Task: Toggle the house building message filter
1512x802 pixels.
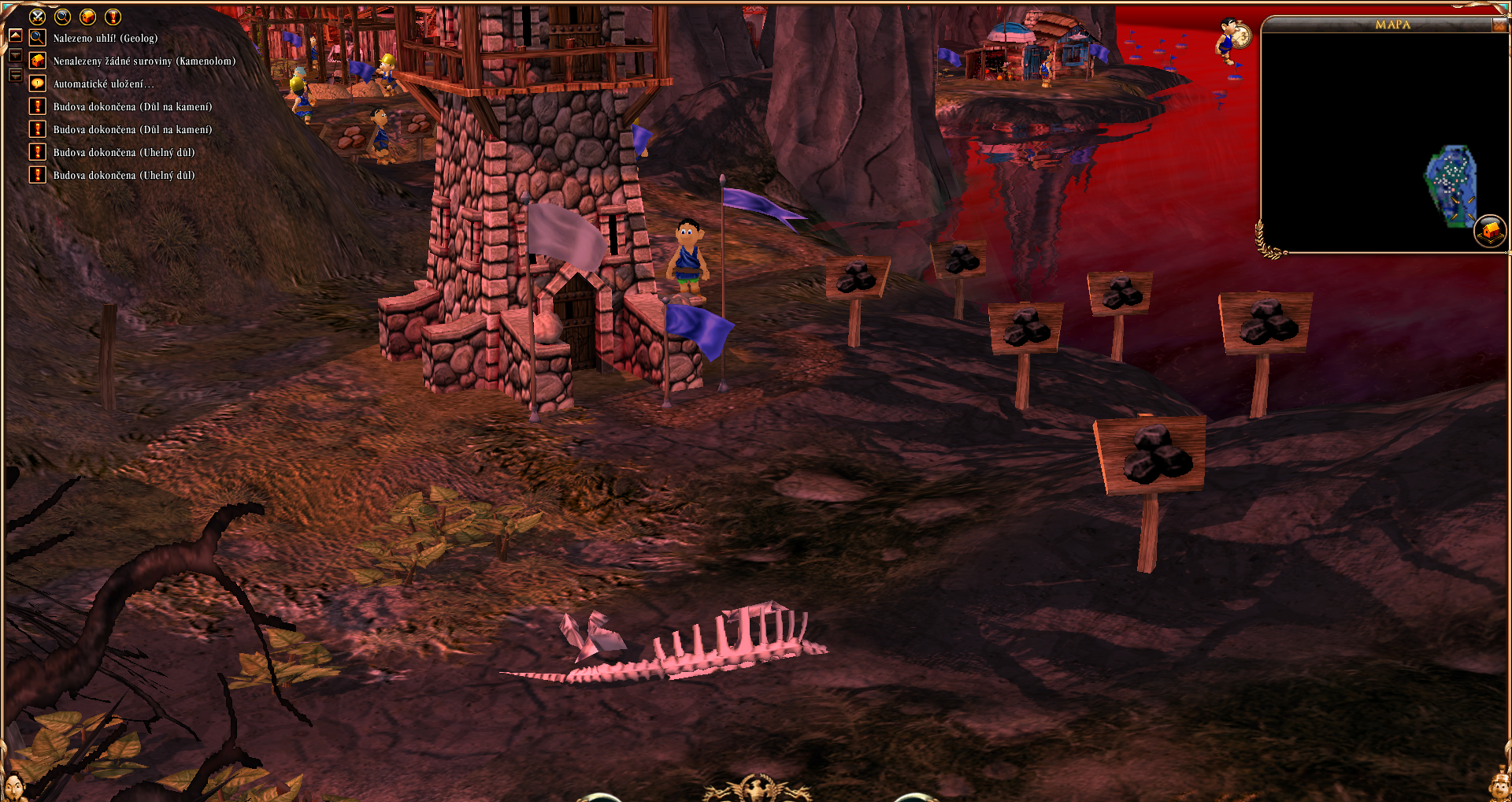Action: [87, 17]
